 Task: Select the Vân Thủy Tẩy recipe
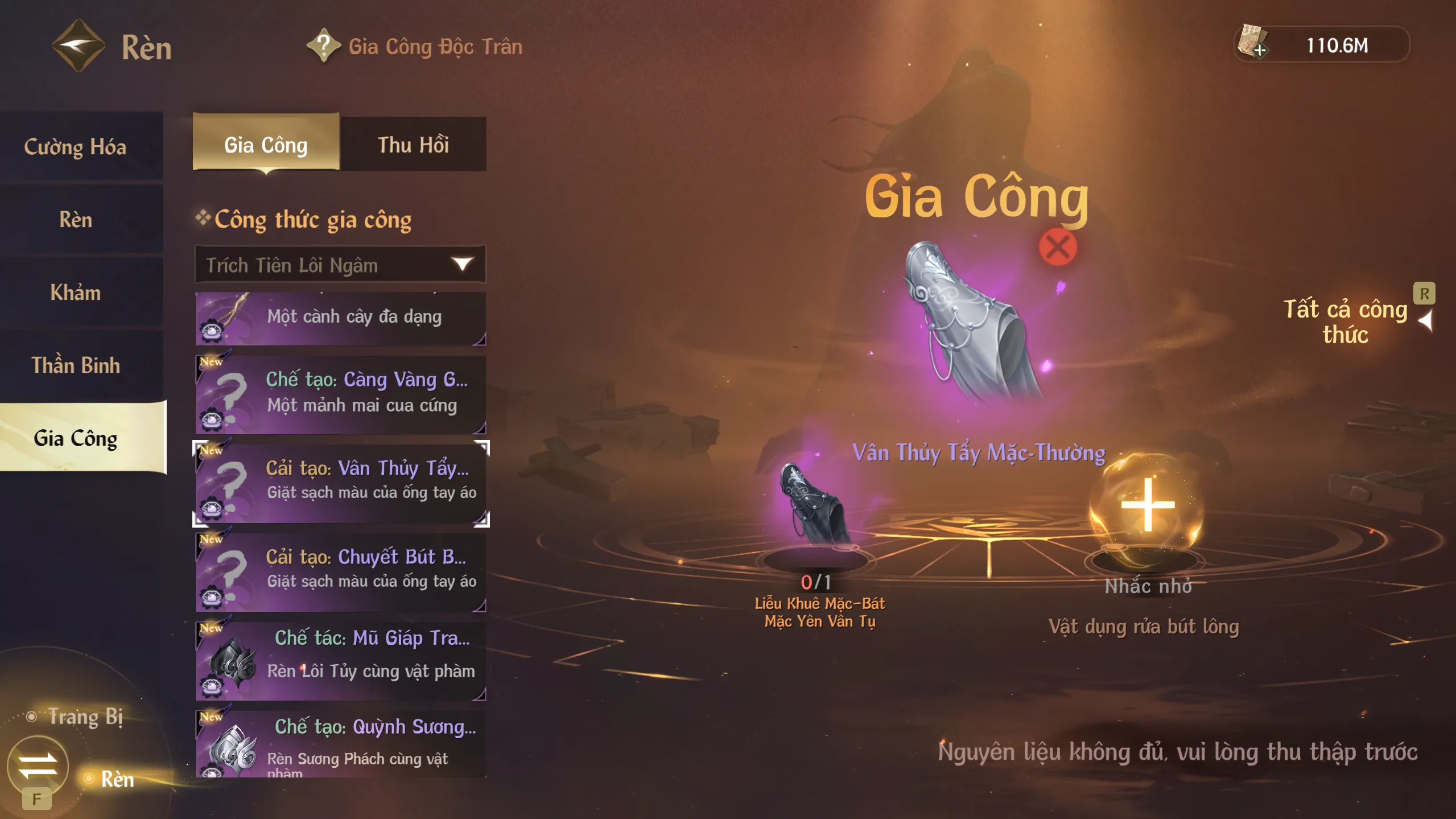click(x=340, y=481)
